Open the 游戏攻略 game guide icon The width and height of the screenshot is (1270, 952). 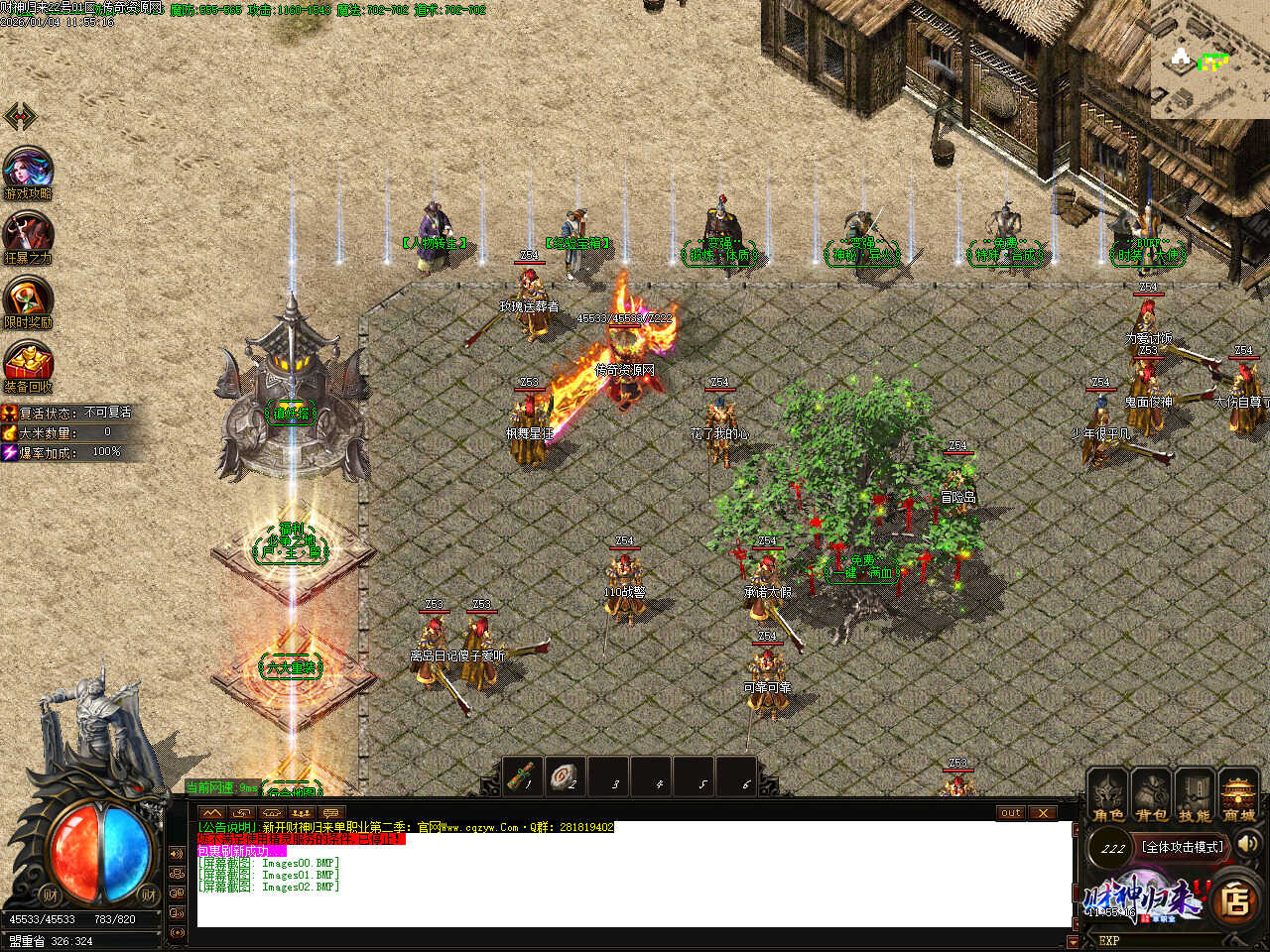[x=28, y=171]
